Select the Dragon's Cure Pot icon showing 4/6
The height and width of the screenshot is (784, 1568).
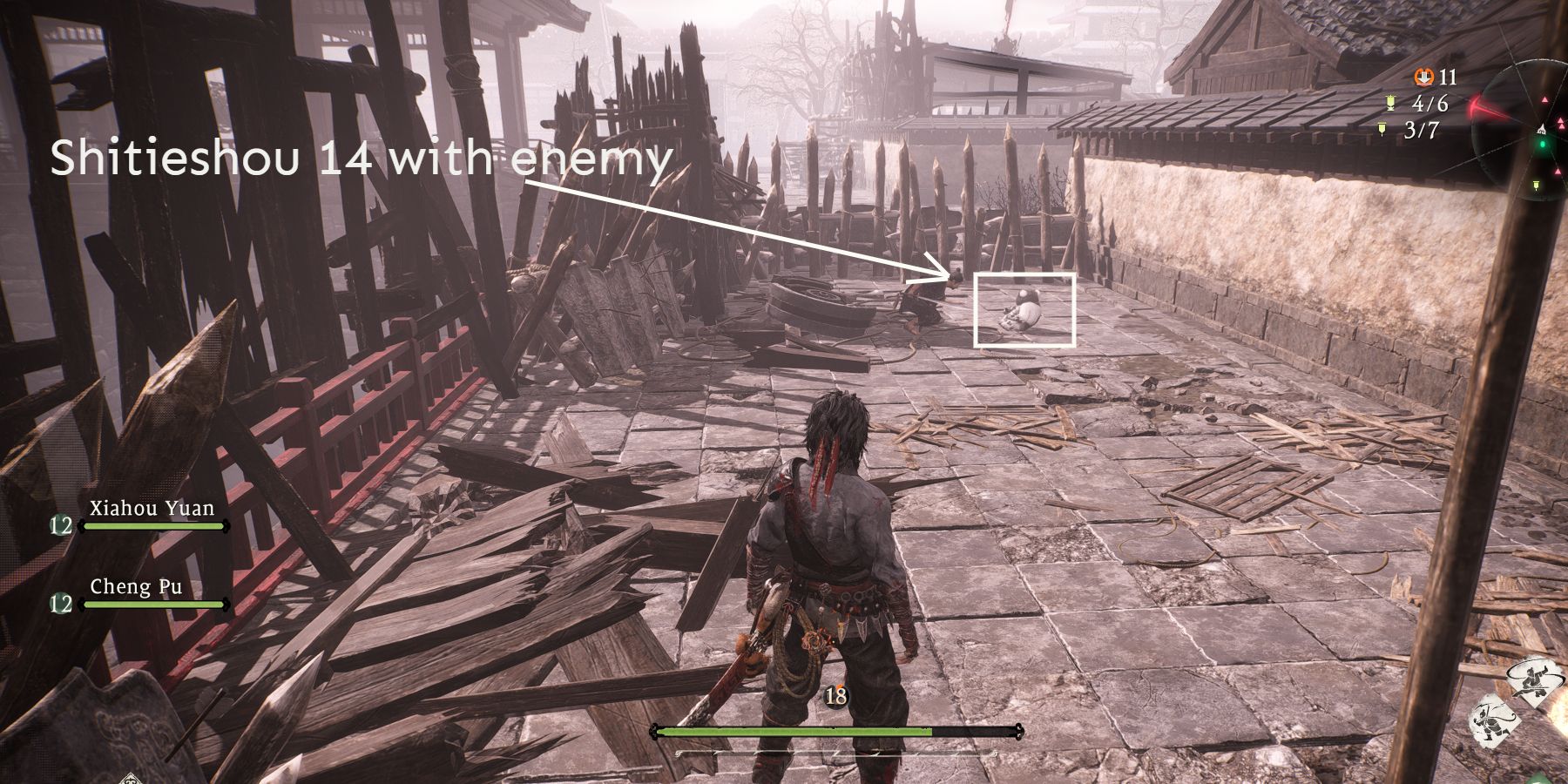(1389, 104)
